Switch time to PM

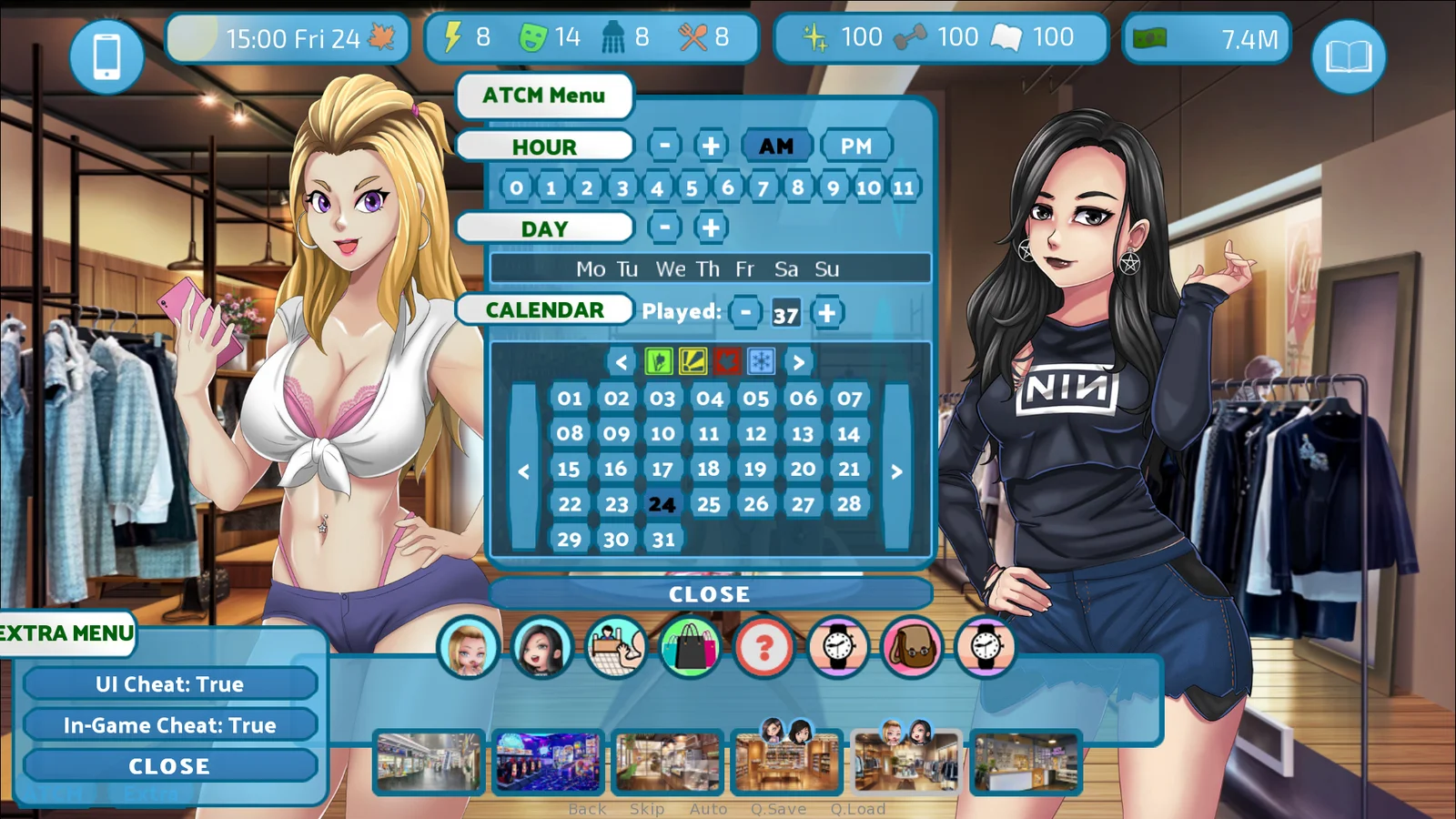(855, 146)
